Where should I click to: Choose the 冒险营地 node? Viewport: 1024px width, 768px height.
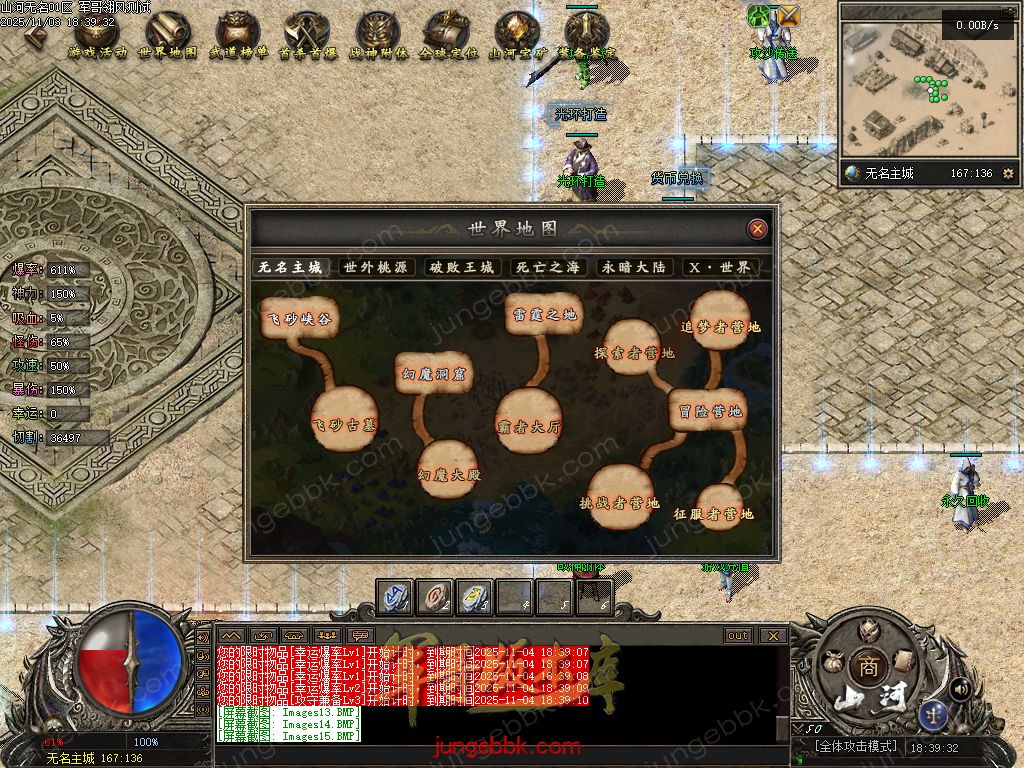coord(708,410)
